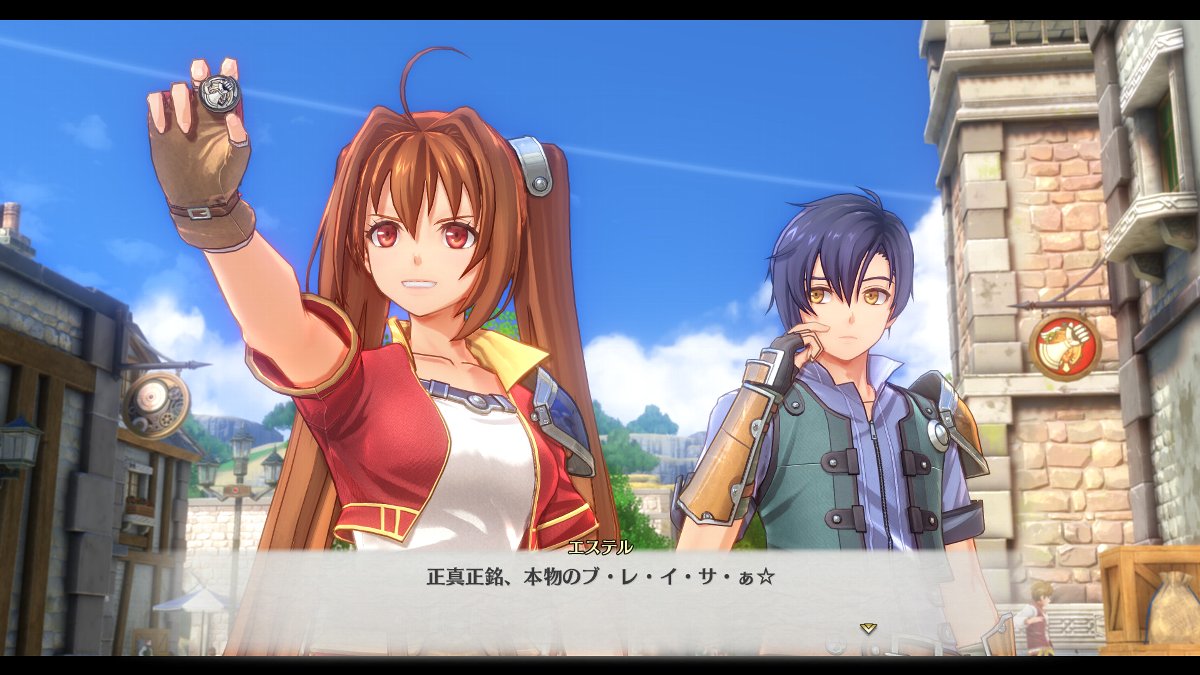The width and height of the screenshot is (1200, 675).
Task: Click the yellow continue arrow in dialogue box
Action: click(x=868, y=628)
